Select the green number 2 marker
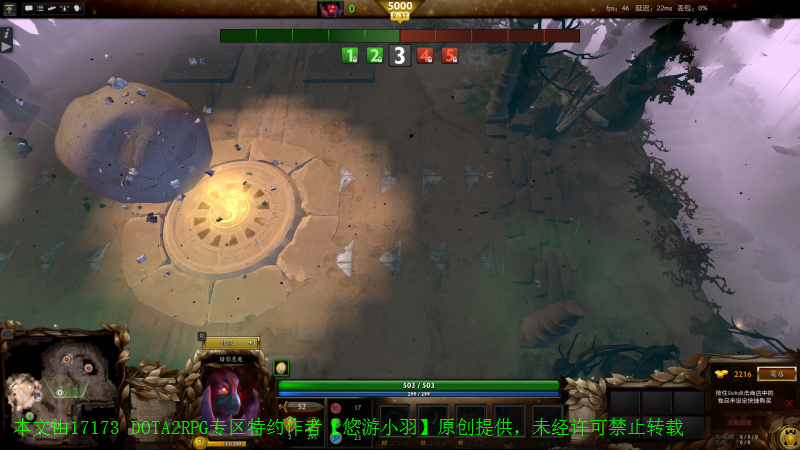 (375, 56)
